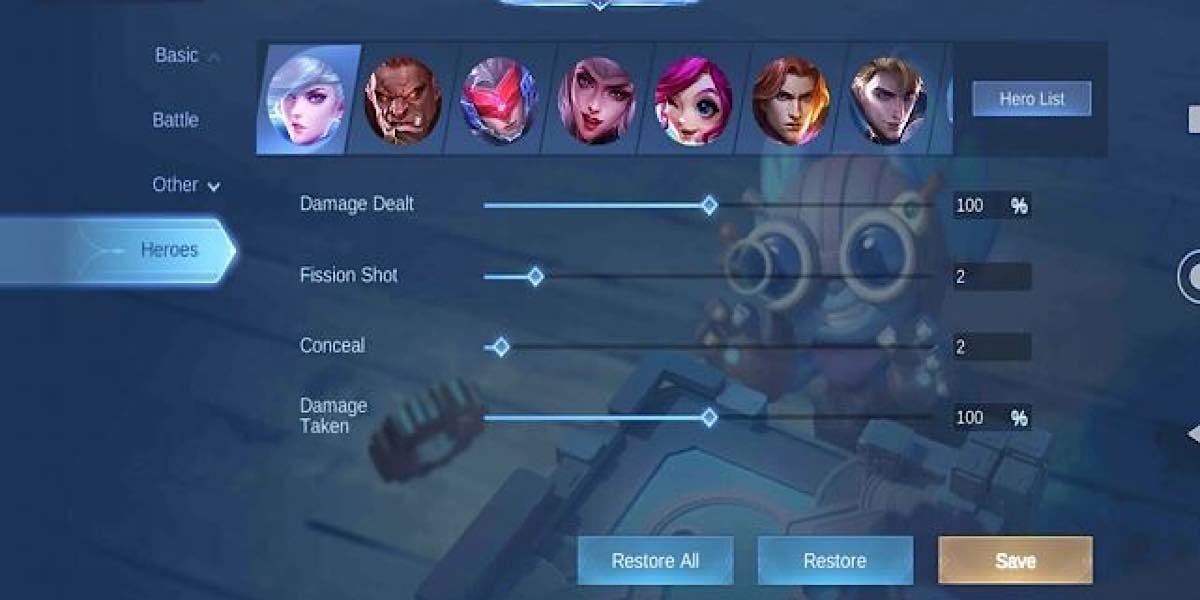This screenshot has height=600, width=1200.
Task: Restore All settings to default
Action: tap(655, 561)
